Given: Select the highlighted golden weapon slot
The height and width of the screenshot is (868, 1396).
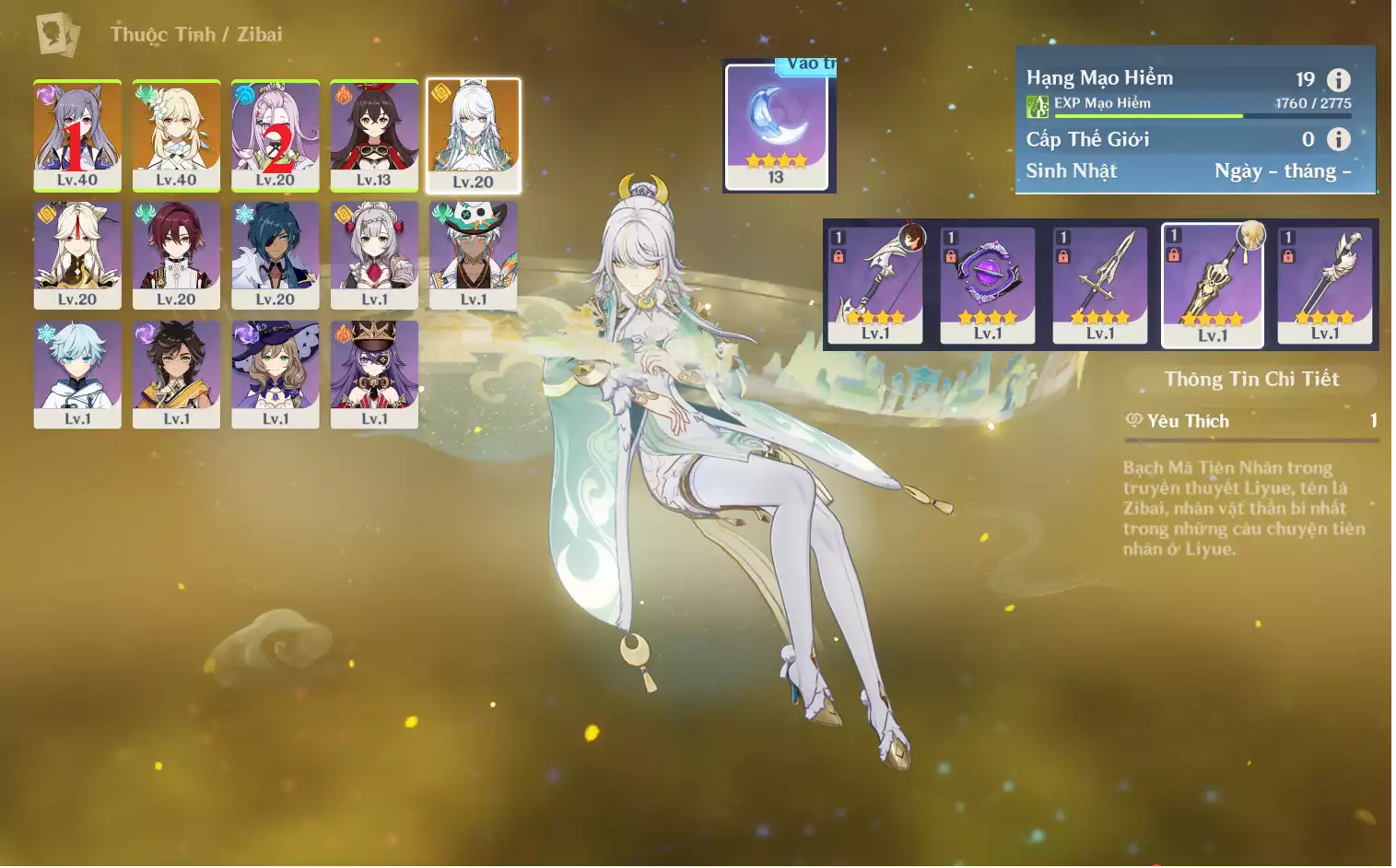Looking at the screenshot, I should (1213, 285).
